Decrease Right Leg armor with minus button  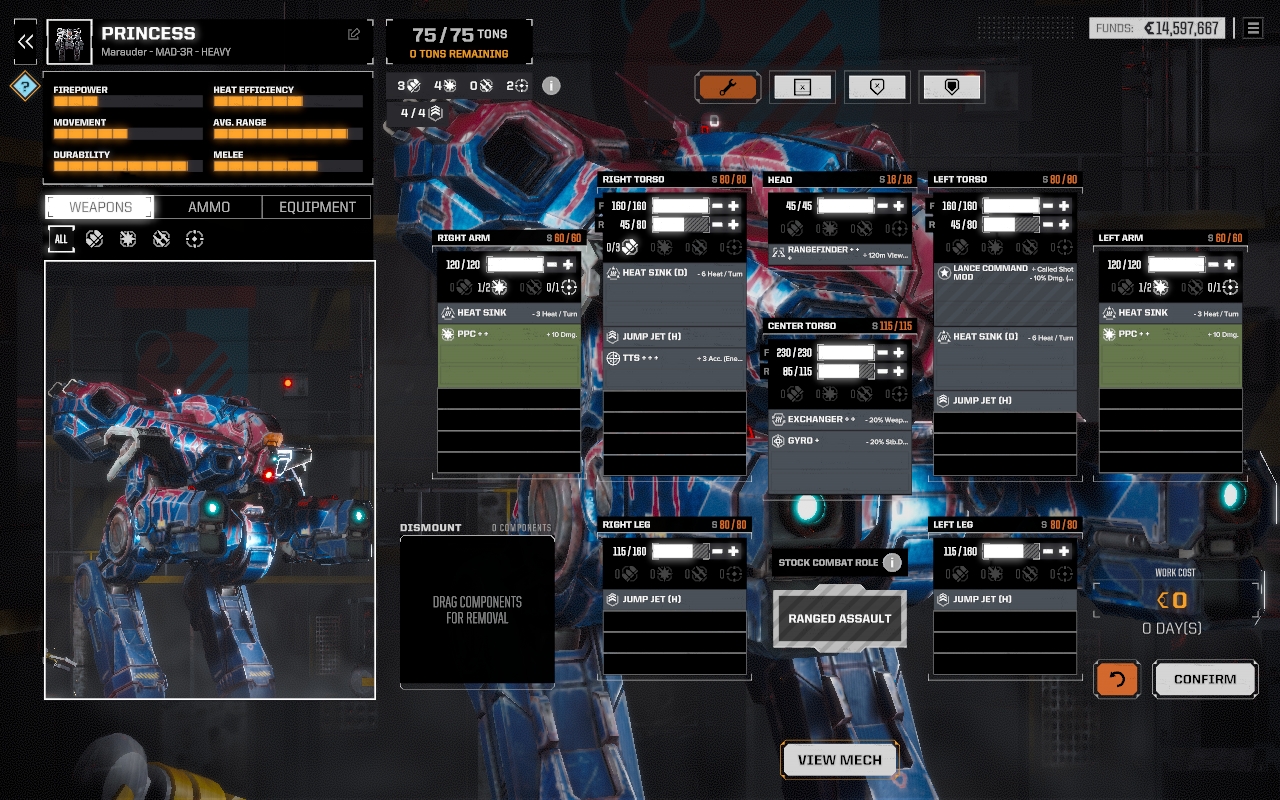pyautogui.click(x=717, y=551)
